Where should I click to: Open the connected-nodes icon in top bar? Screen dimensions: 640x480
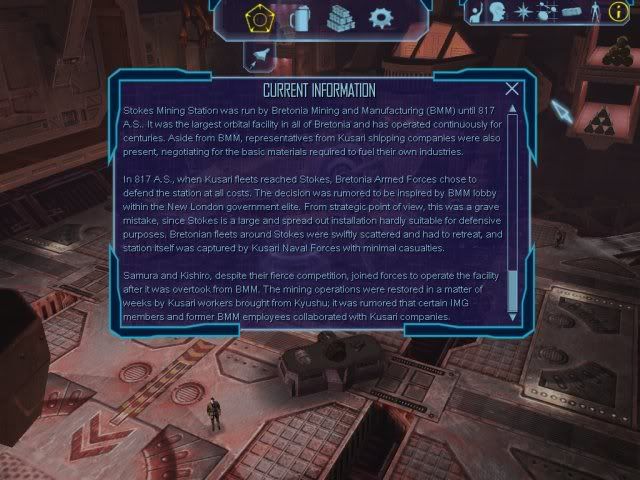(x=547, y=12)
